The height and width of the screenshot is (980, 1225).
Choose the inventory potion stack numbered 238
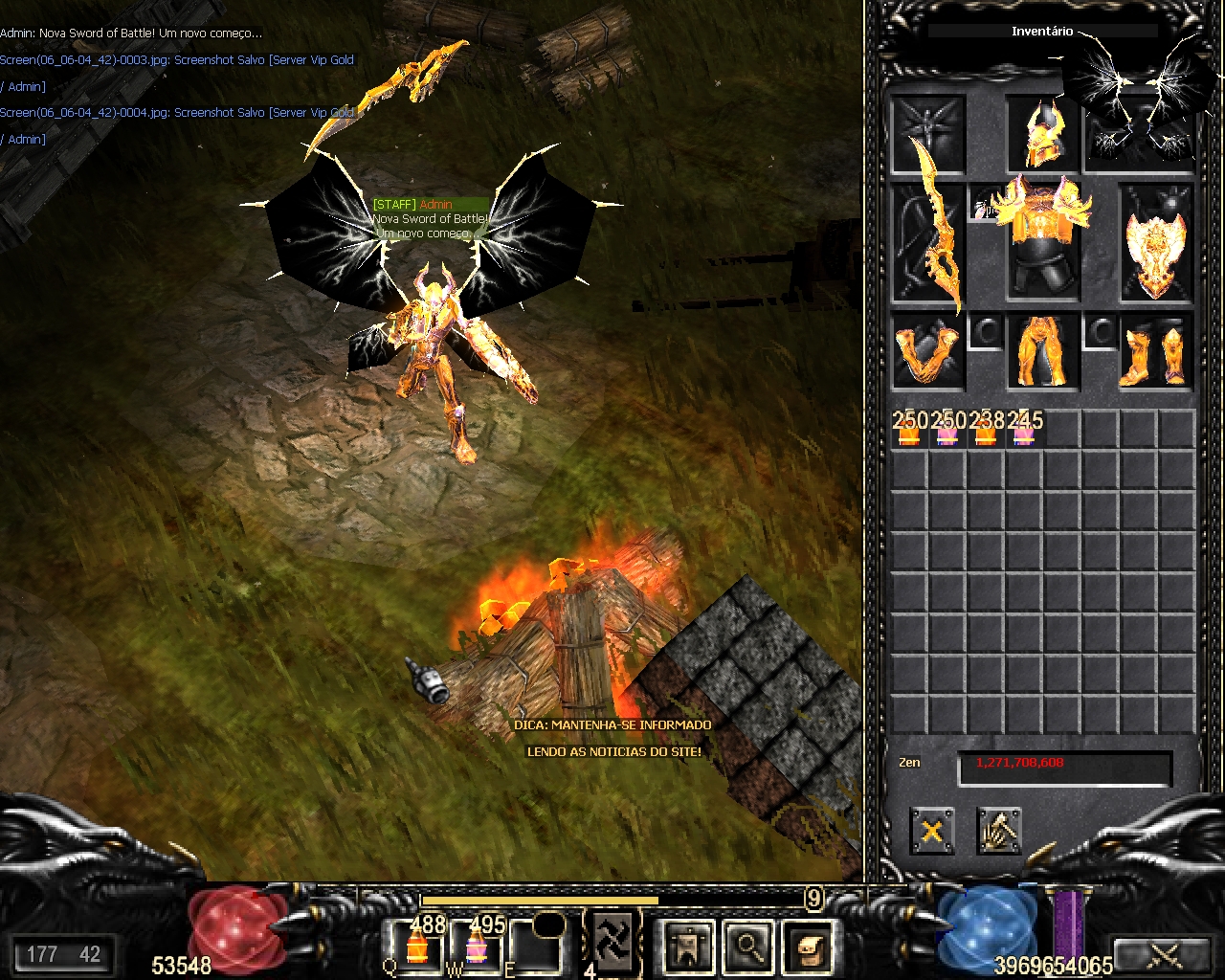point(986,430)
